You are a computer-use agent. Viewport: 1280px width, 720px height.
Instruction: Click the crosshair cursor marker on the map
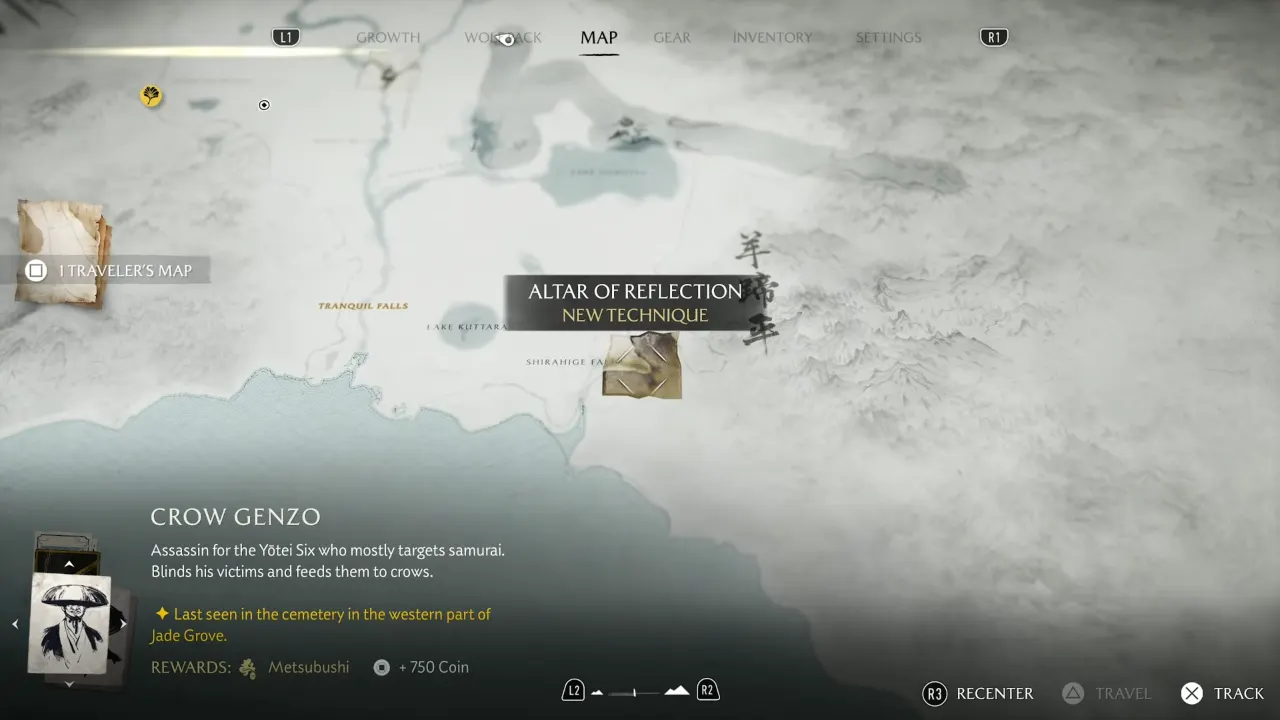264,104
